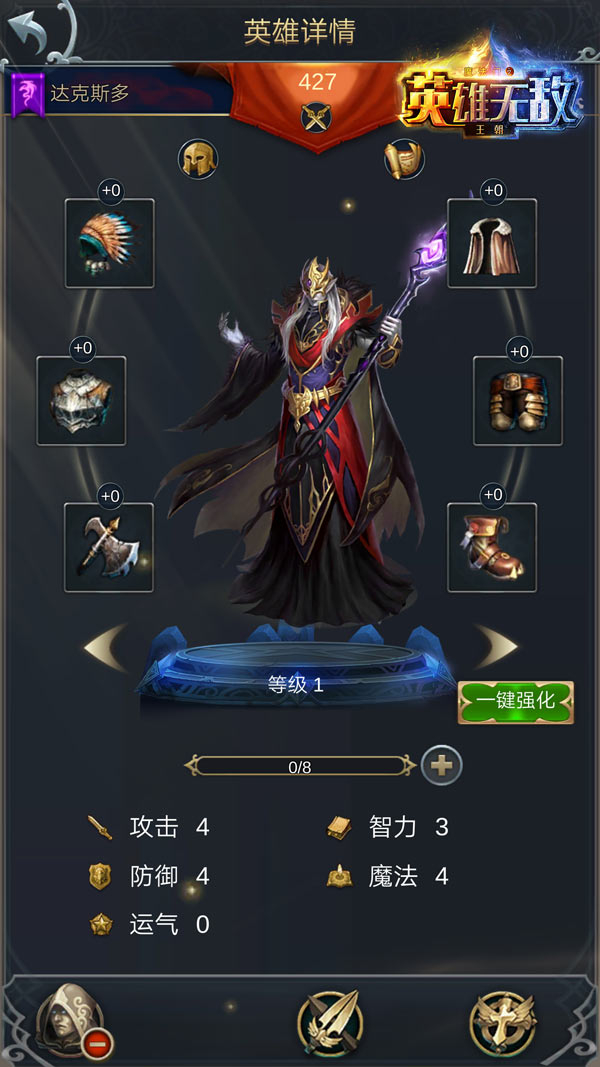Select the silver chest armor slot
This screenshot has width=600, height=1067.
click(82, 401)
